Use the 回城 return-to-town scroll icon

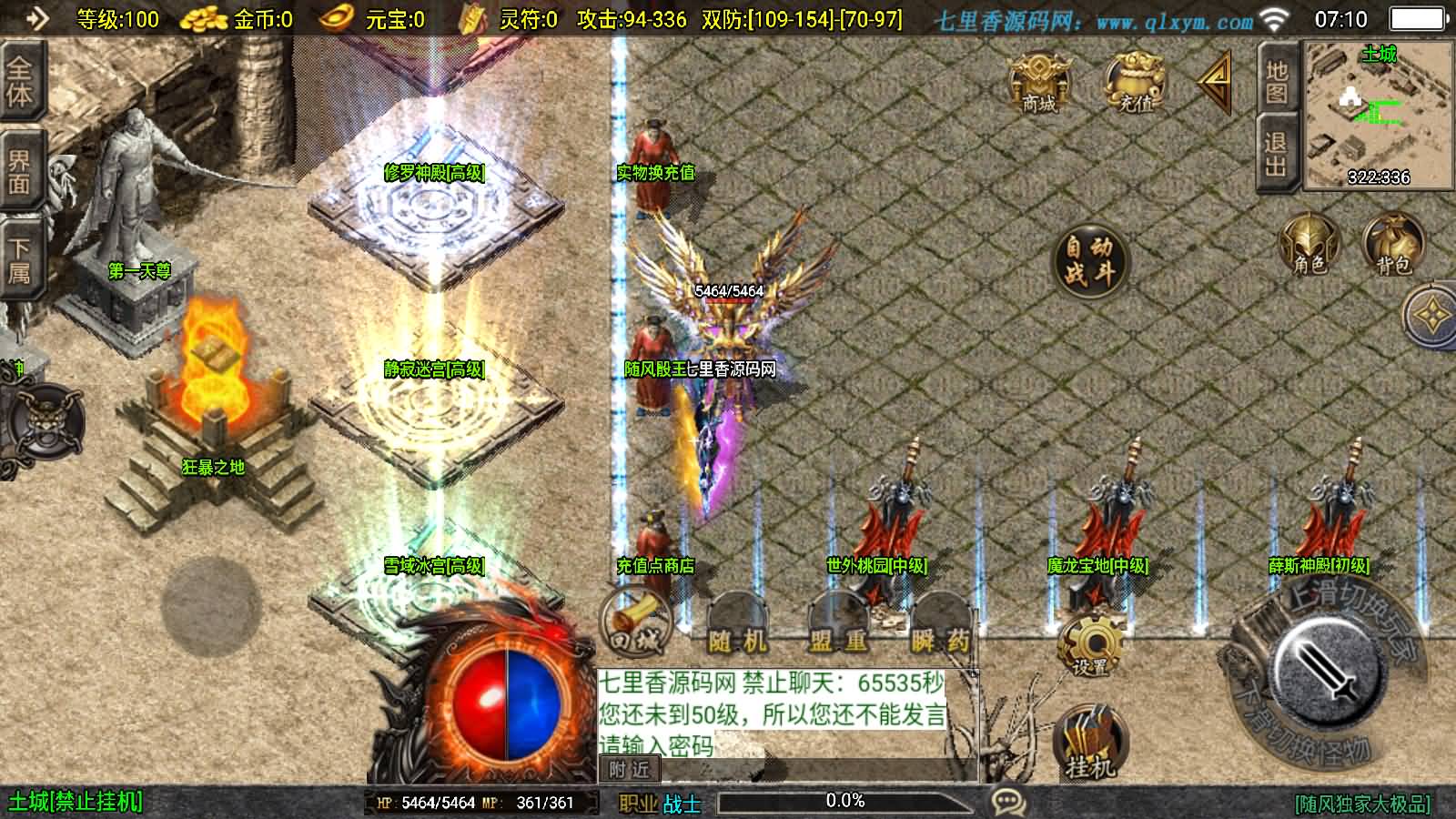[637, 623]
